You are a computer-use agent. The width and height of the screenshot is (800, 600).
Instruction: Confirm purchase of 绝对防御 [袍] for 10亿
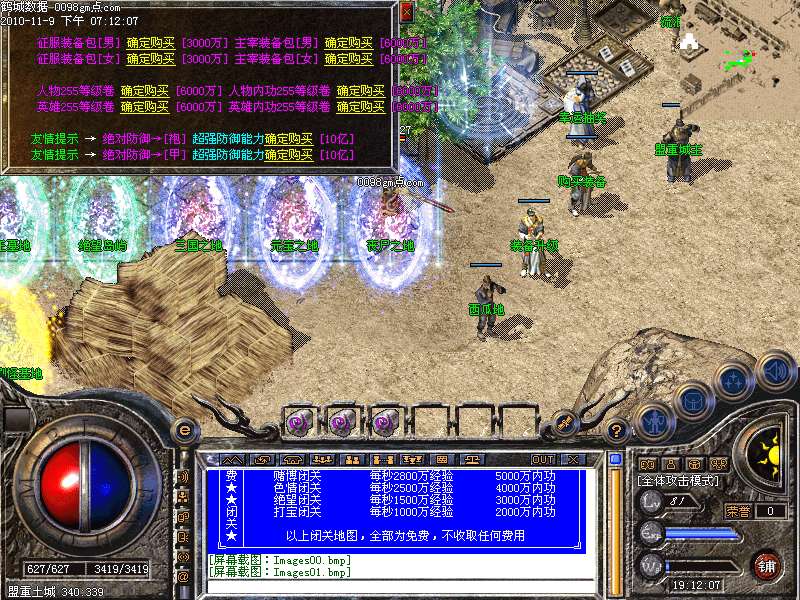(288, 139)
